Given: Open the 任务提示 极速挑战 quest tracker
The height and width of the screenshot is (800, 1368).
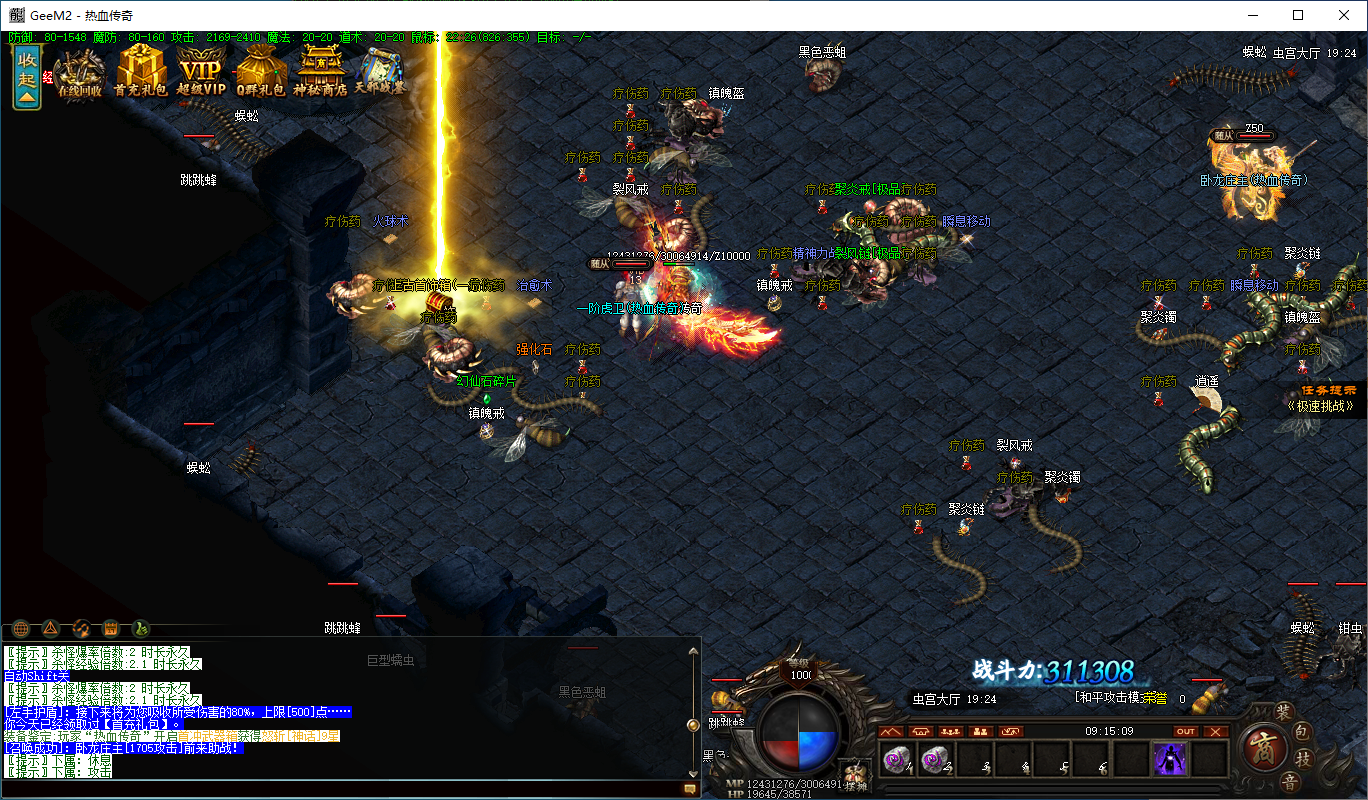Looking at the screenshot, I should point(1325,399).
